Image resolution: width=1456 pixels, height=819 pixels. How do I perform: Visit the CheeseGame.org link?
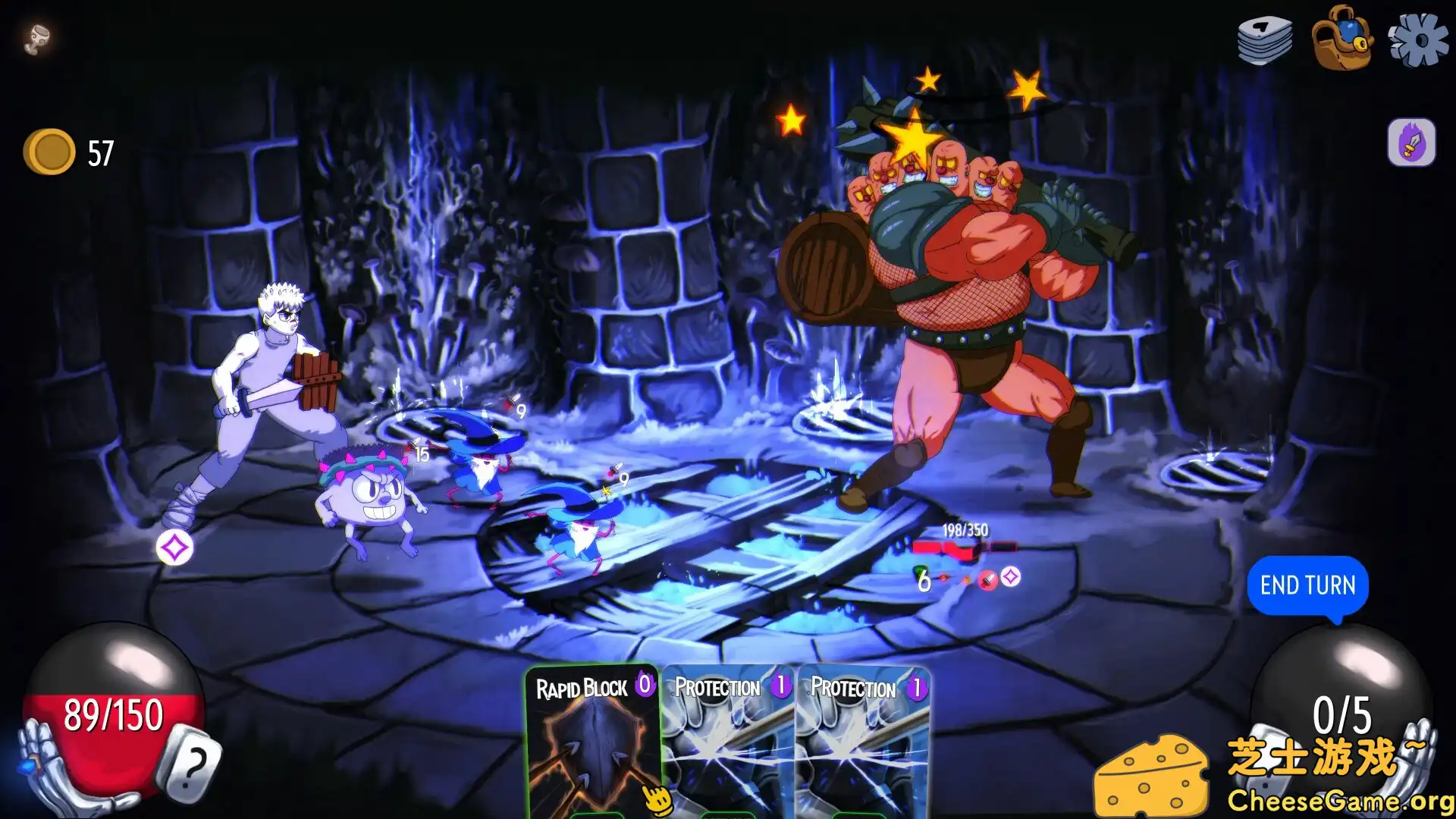[x=1341, y=799]
